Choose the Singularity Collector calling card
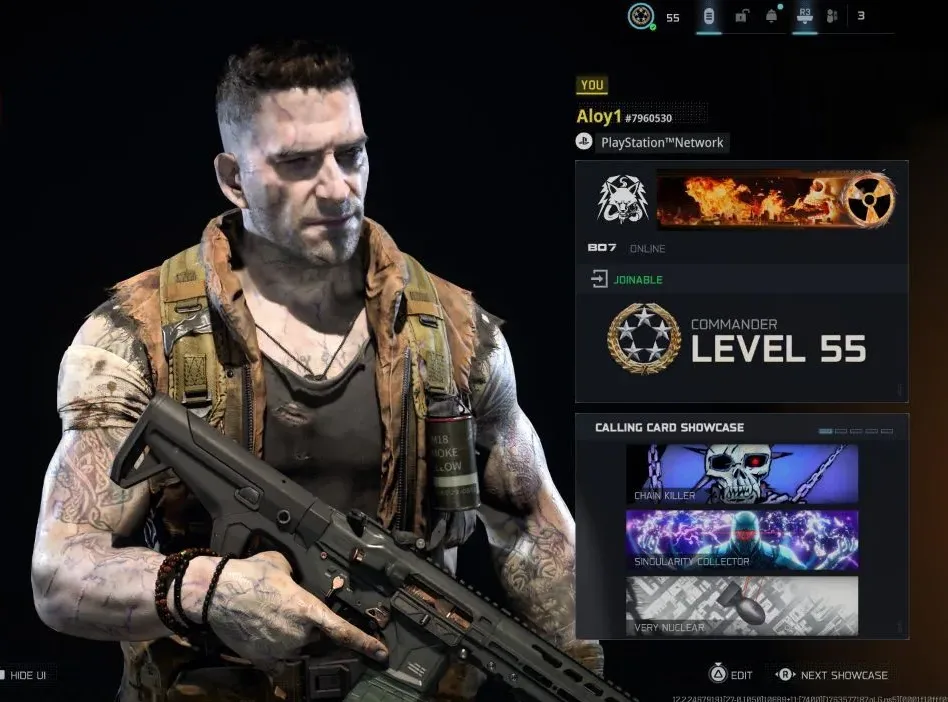948x702 pixels. 741,540
